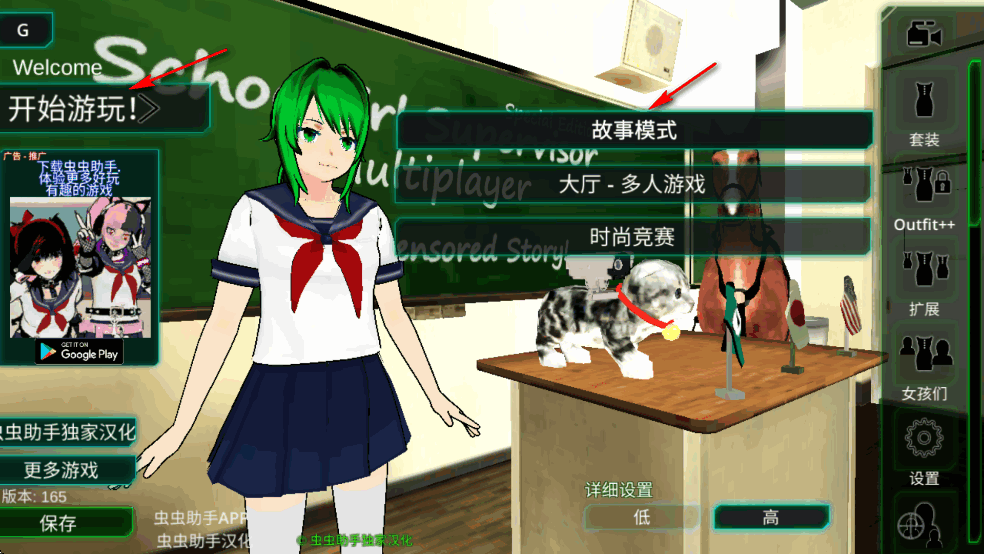This screenshot has height=554, width=984.
Task: Open 大厅 - 多人游戏 multiplayer lobby
Action: tap(634, 184)
